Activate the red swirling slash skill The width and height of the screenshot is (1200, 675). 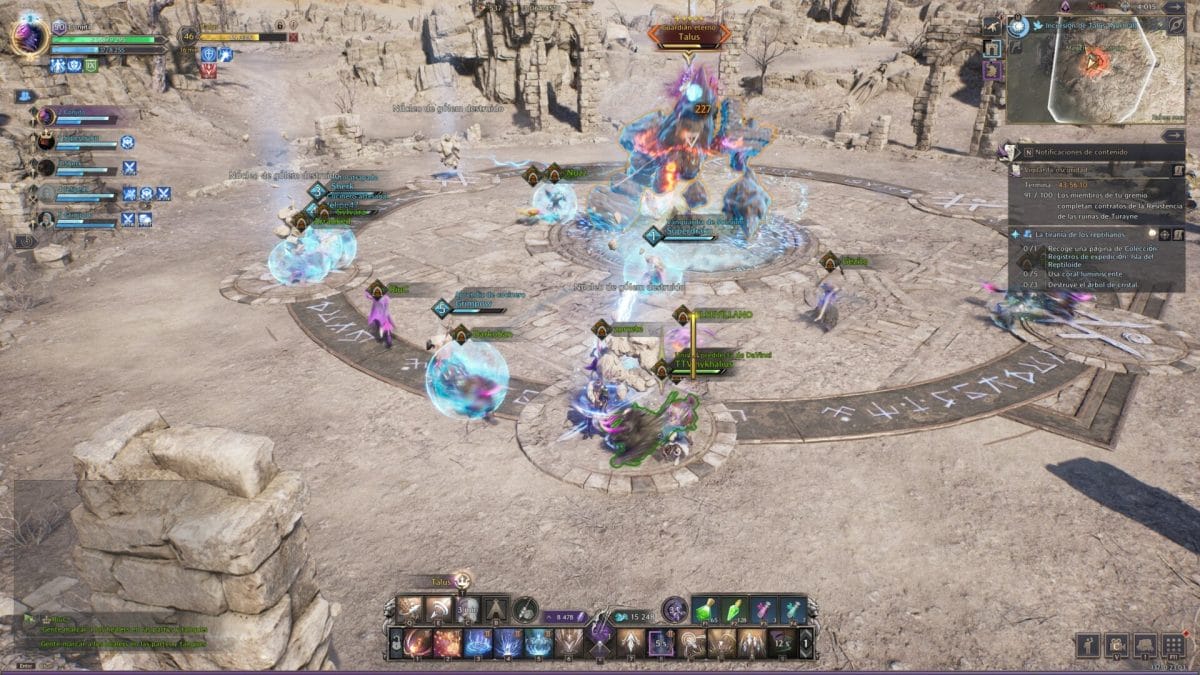pyautogui.click(x=417, y=643)
